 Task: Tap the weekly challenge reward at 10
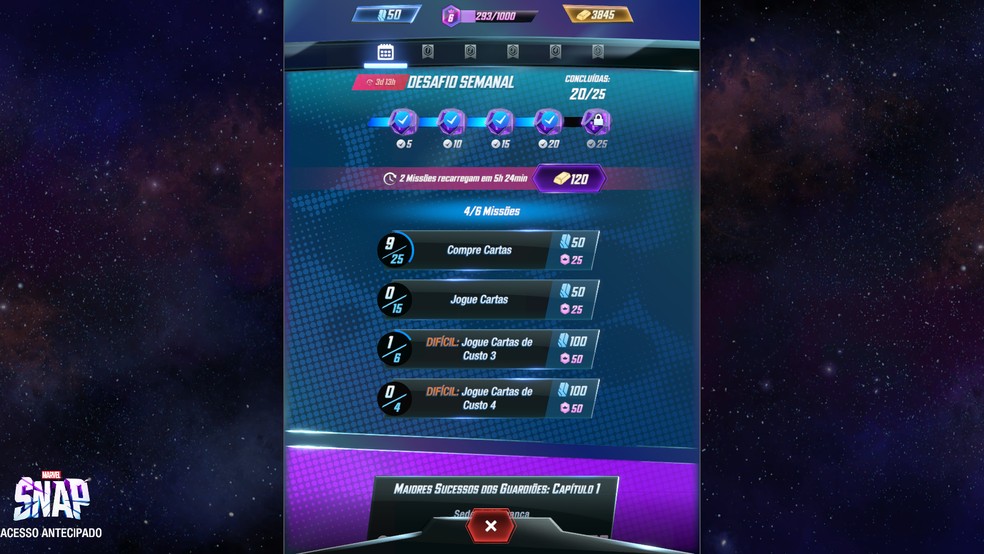(452, 123)
